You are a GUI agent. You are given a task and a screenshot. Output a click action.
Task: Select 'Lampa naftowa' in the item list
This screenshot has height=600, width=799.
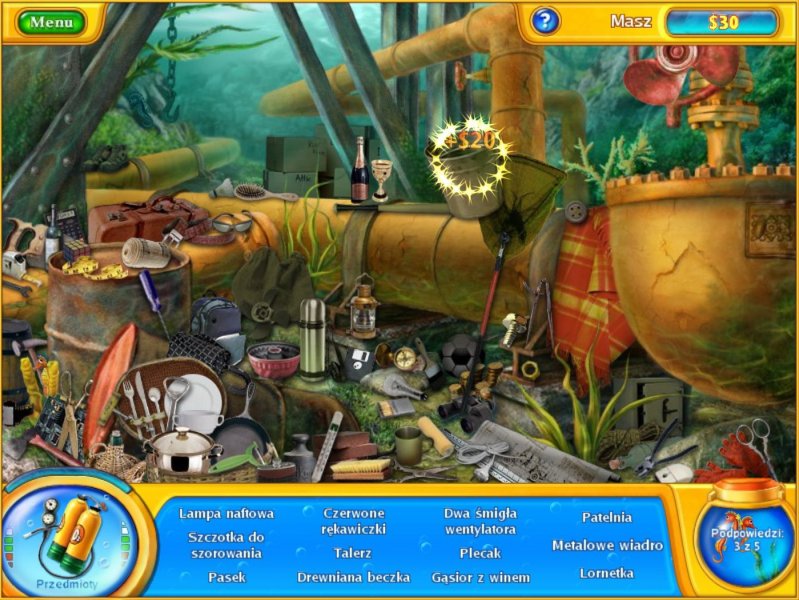click(226, 513)
